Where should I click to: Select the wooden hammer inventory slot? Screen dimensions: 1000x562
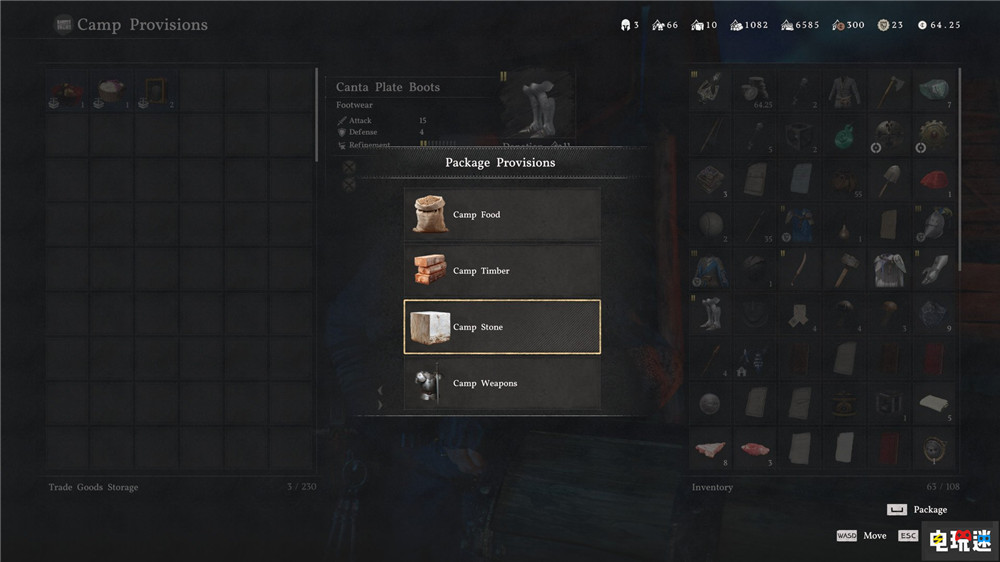click(x=843, y=268)
